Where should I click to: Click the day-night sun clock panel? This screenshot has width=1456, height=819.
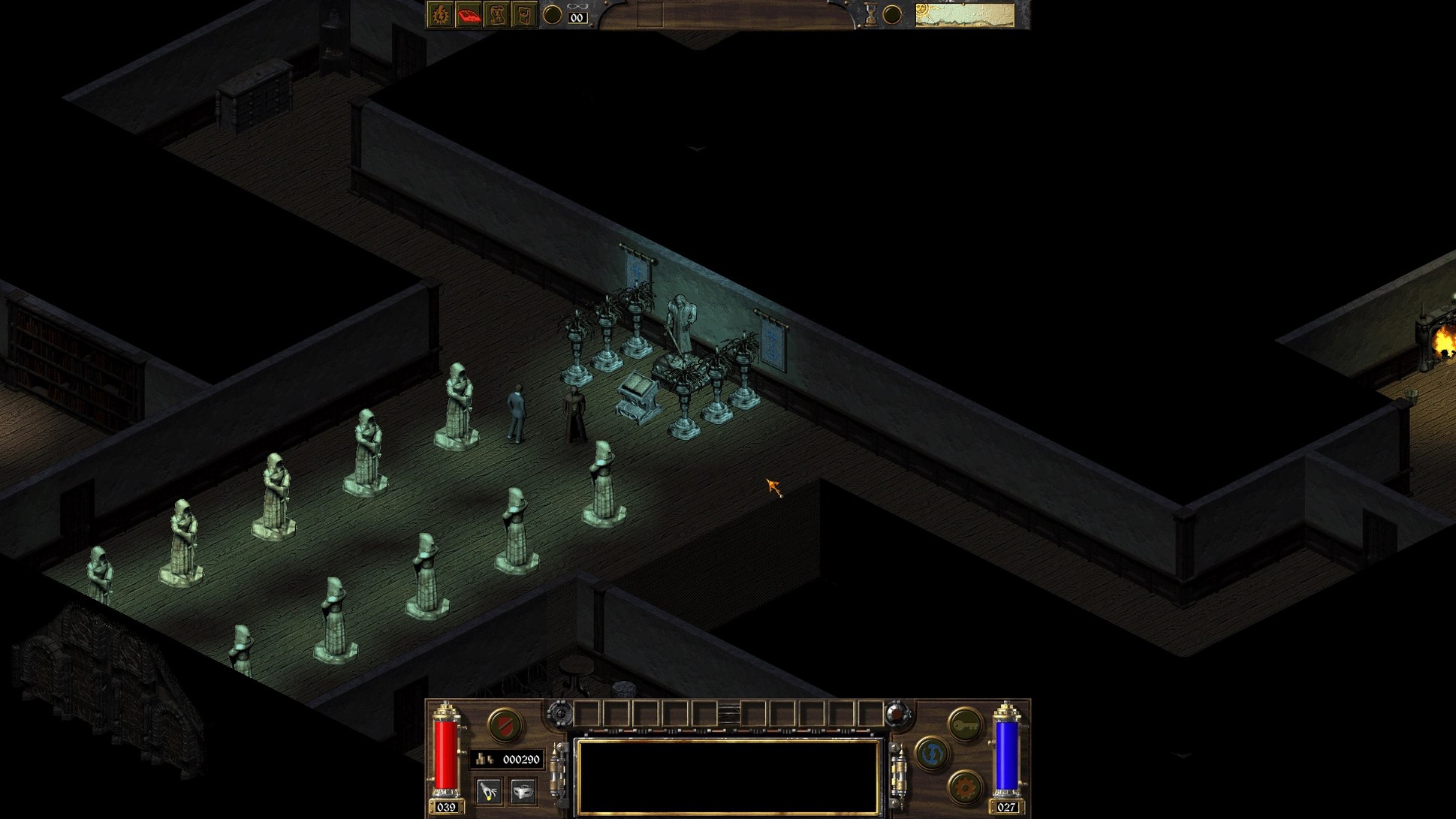[965, 14]
